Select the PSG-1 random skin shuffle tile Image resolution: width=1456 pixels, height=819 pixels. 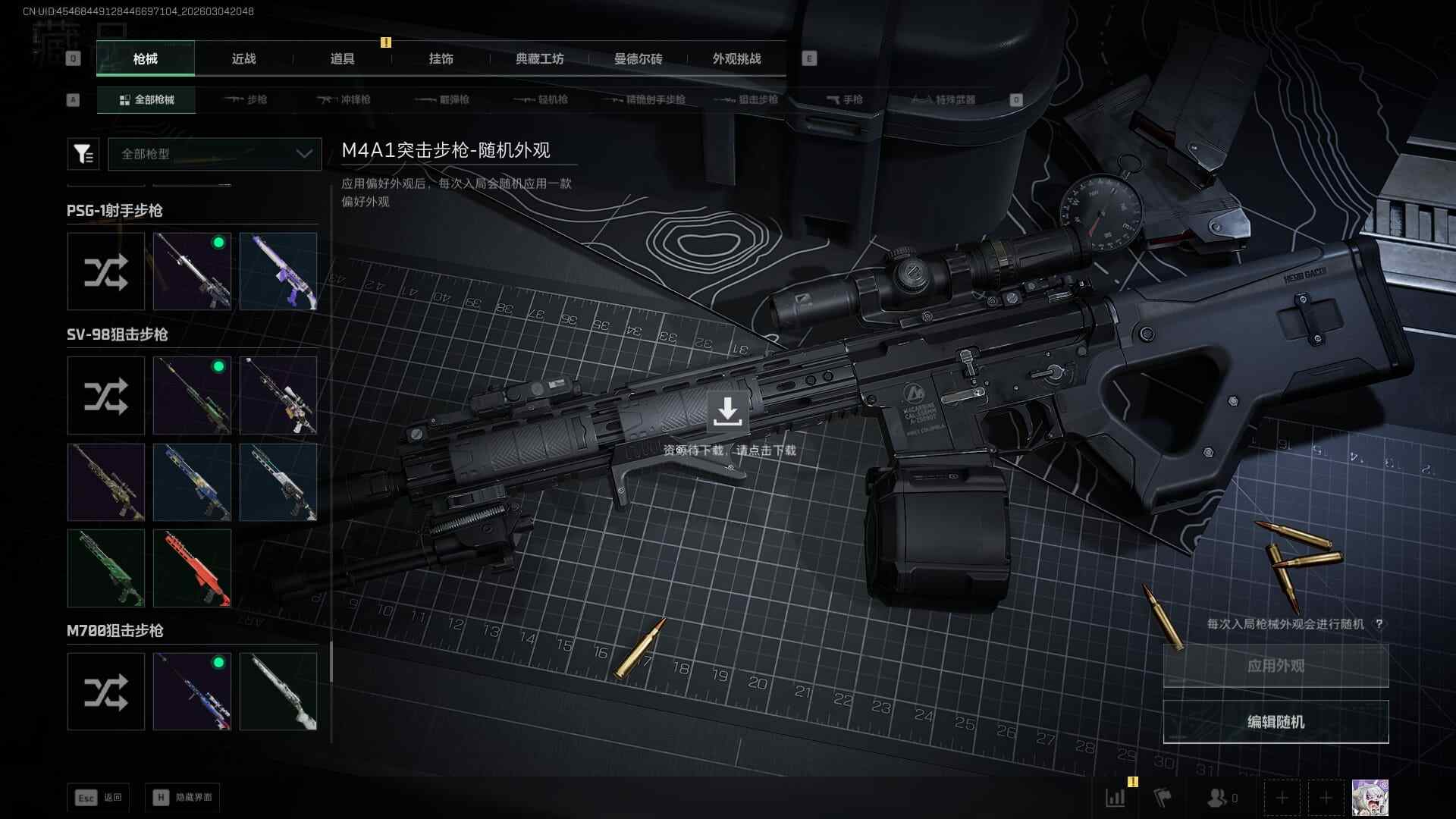click(106, 271)
